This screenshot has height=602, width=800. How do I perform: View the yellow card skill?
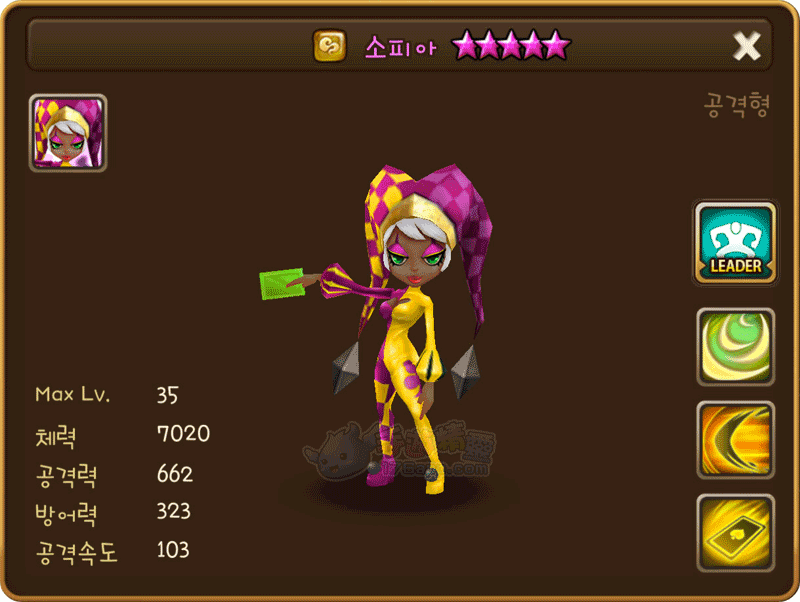click(735, 532)
